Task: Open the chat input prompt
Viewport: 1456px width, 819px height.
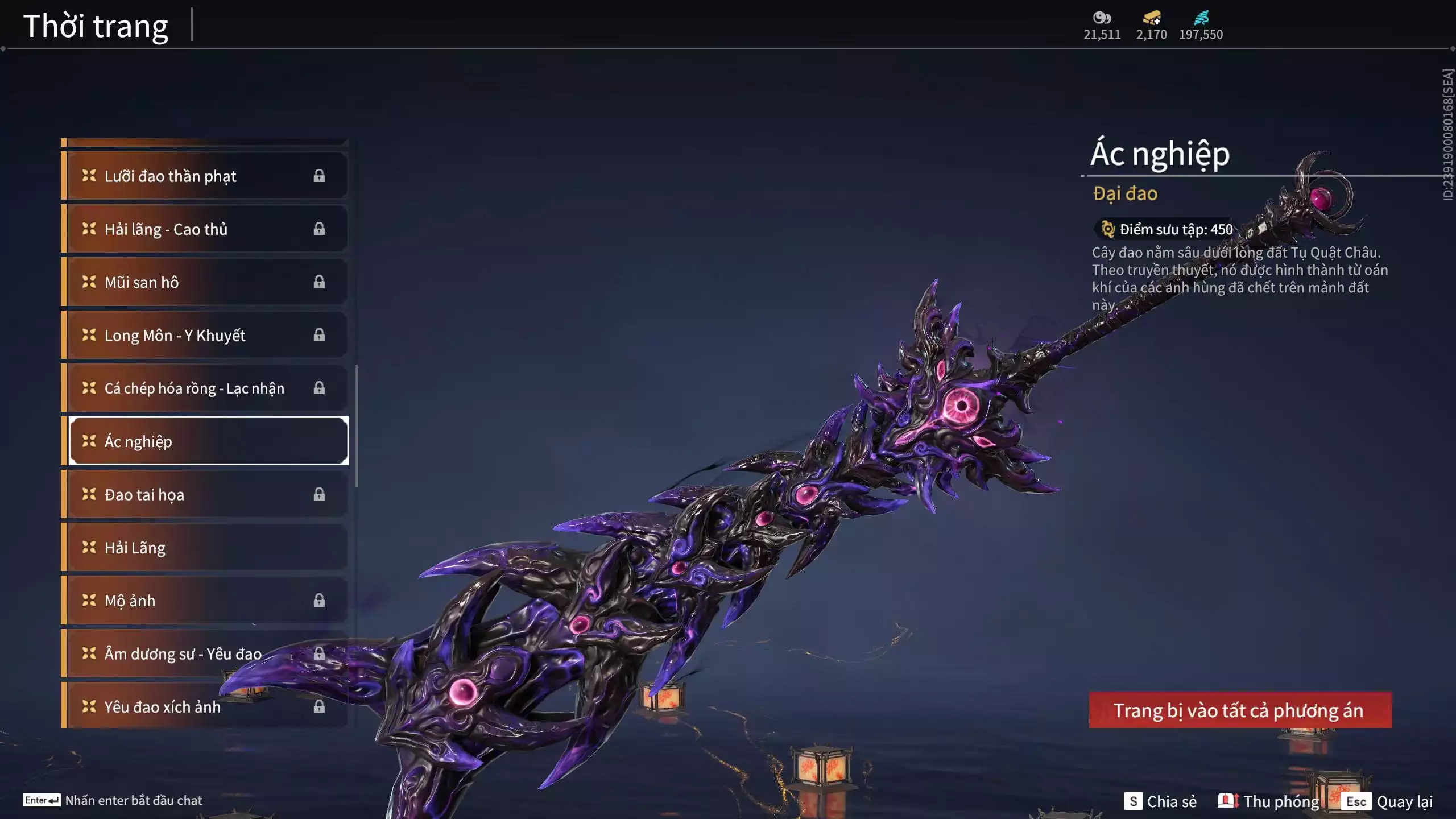Action: (x=113, y=800)
